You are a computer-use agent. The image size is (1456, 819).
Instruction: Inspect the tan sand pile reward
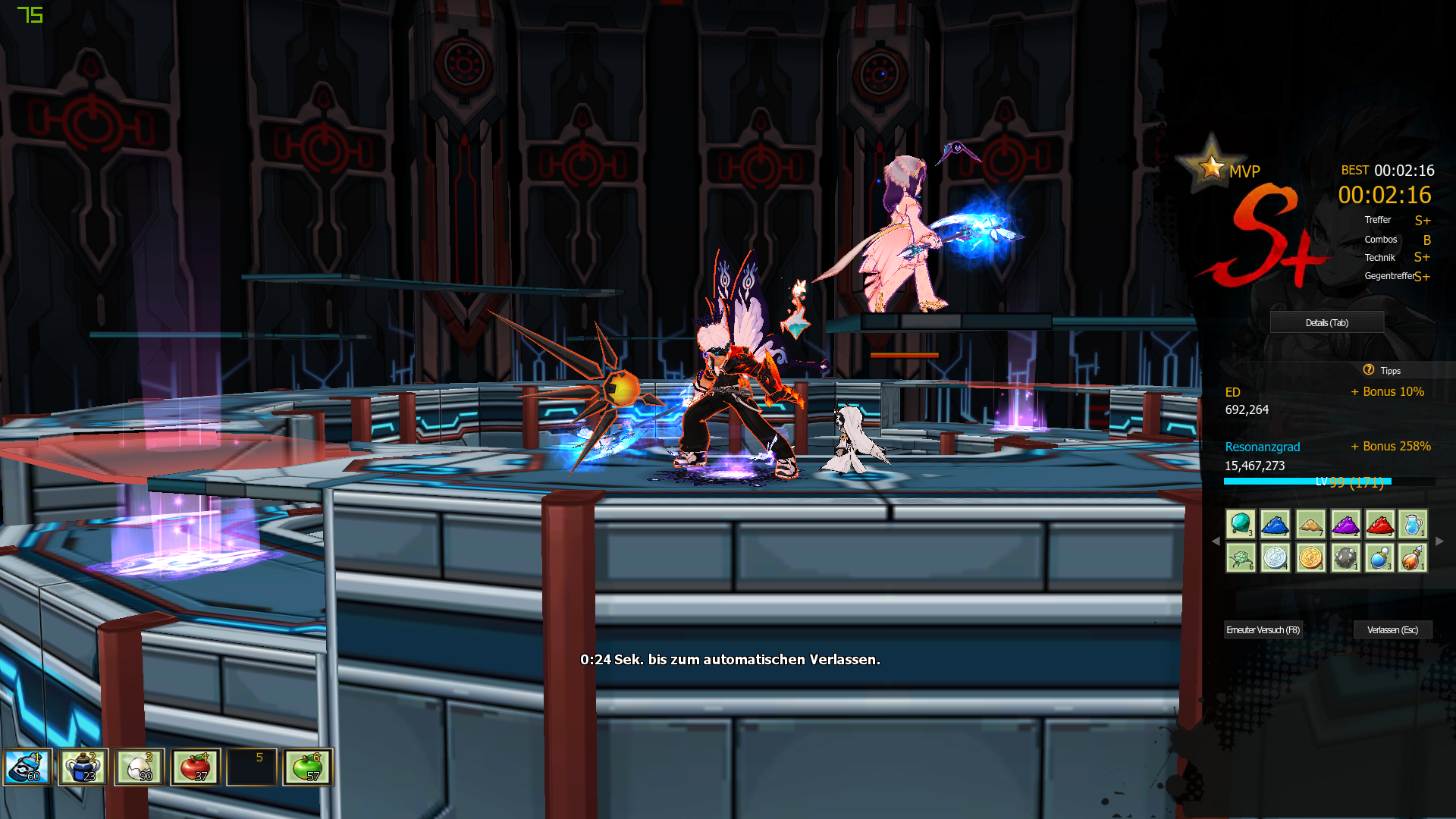[1310, 524]
